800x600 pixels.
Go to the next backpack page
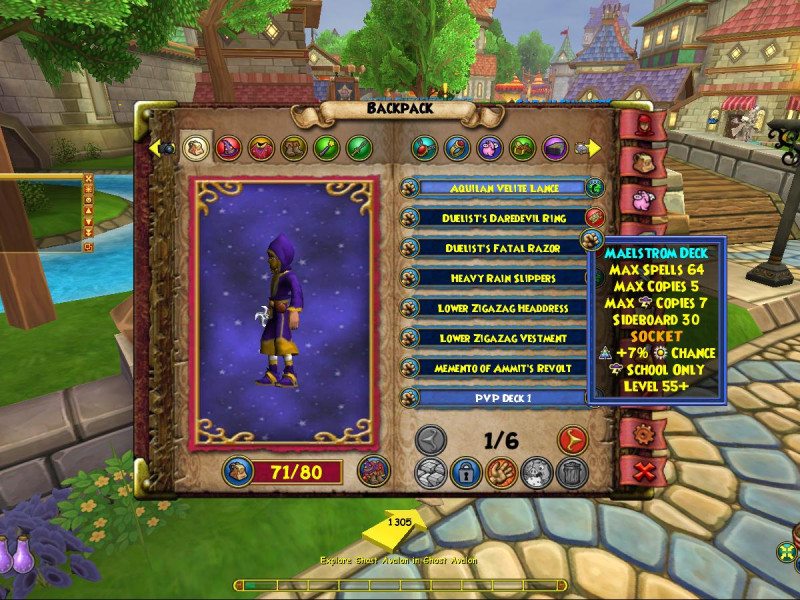point(572,440)
